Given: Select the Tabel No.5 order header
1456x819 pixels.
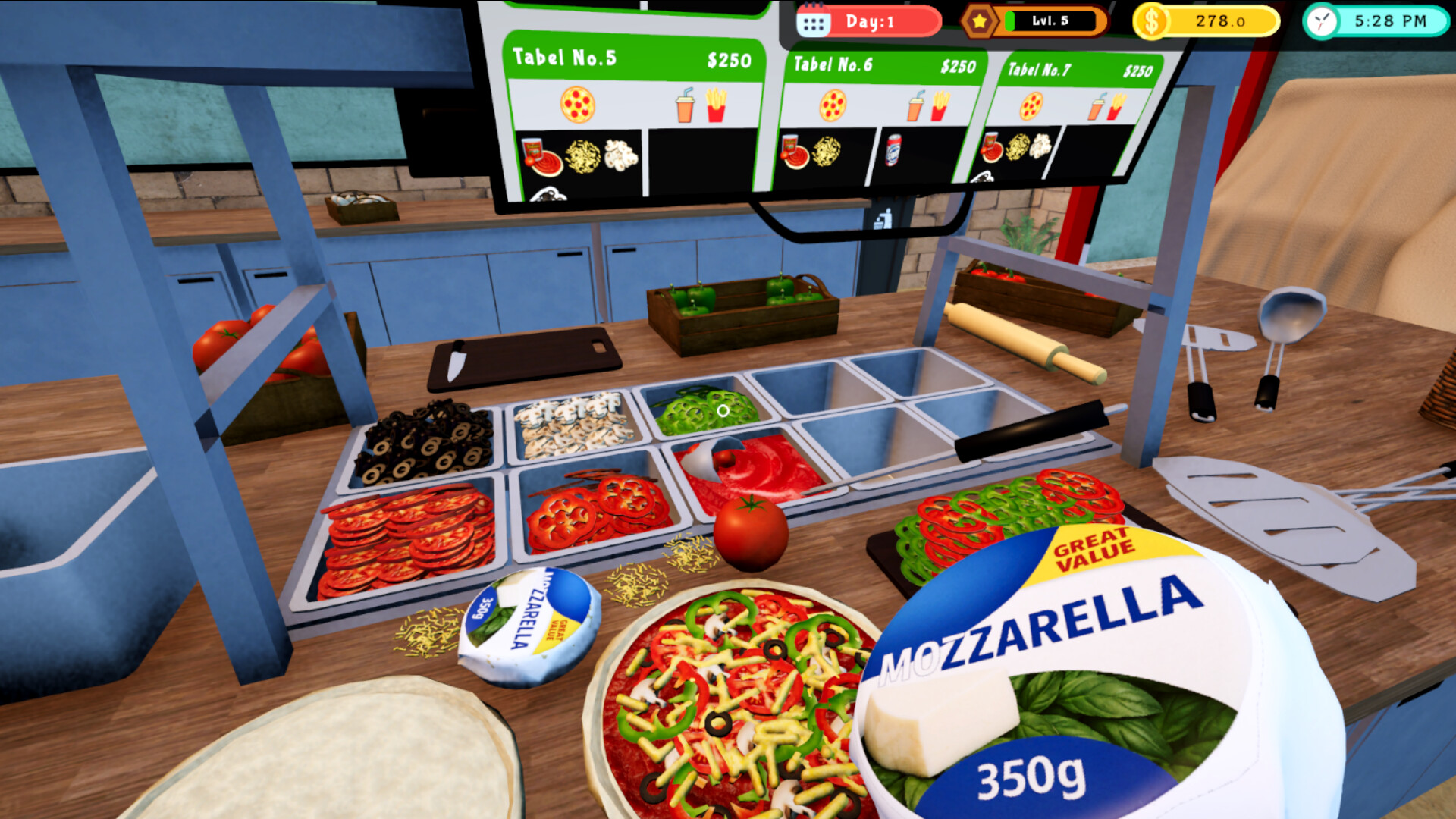Looking at the screenshot, I should click(565, 56).
